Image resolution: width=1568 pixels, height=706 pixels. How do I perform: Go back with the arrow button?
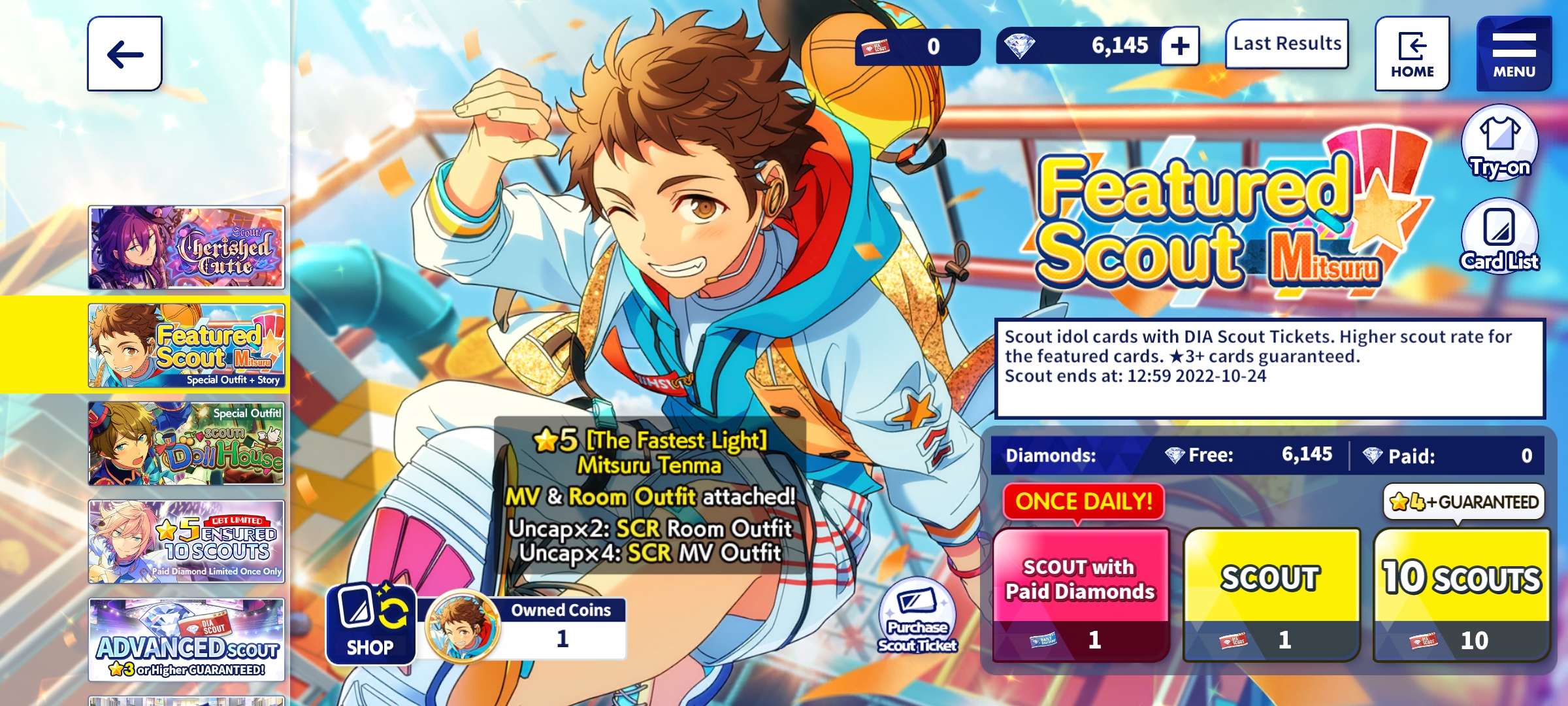coord(124,54)
